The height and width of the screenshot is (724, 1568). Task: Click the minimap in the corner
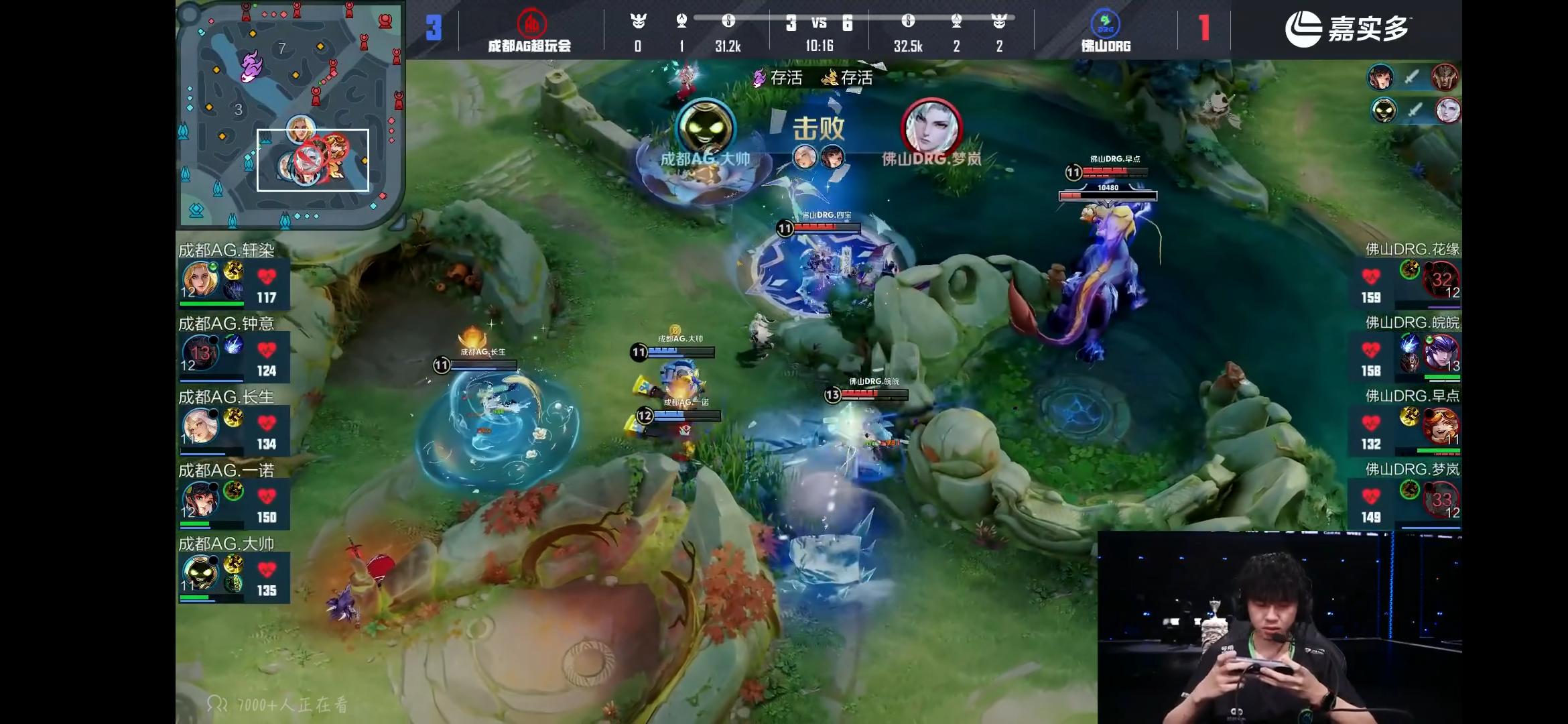pos(289,114)
